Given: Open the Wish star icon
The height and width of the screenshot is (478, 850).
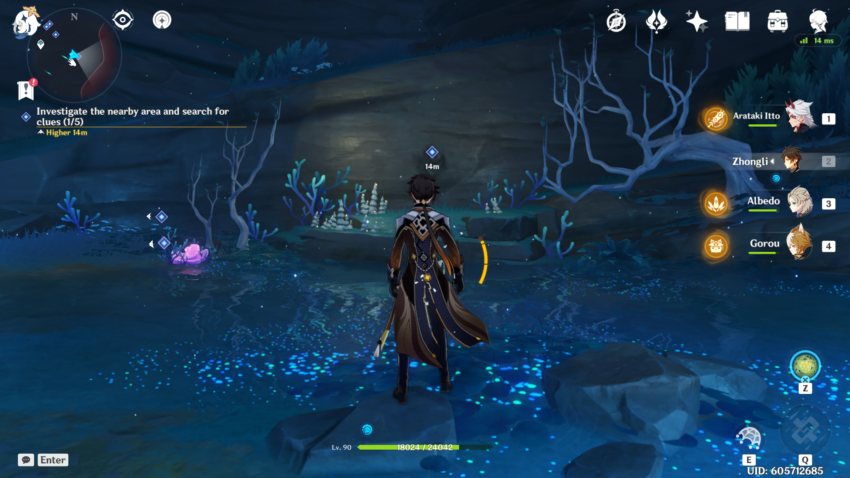Looking at the screenshot, I should (x=697, y=21).
